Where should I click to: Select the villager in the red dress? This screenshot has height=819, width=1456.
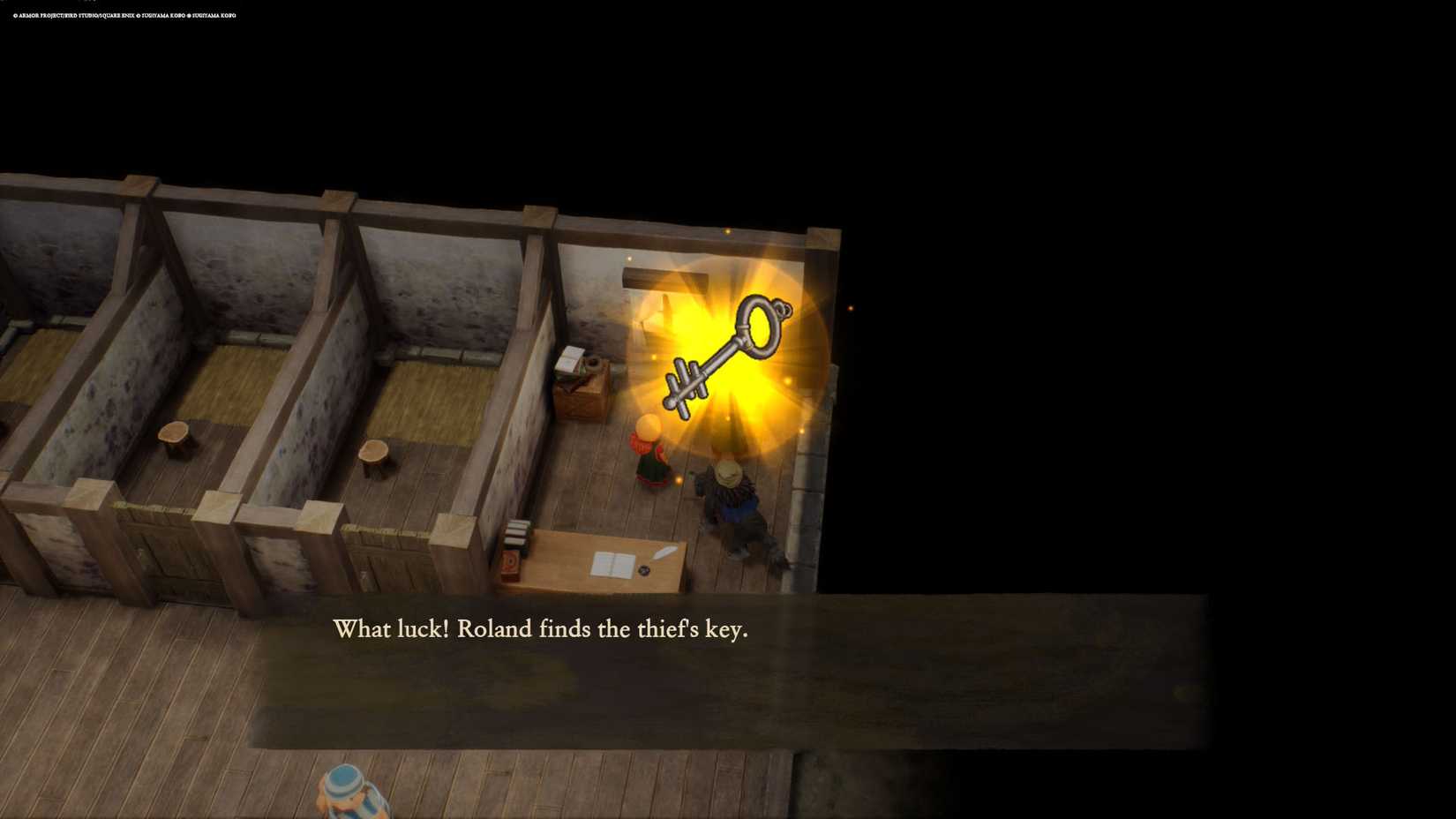[647, 459]
